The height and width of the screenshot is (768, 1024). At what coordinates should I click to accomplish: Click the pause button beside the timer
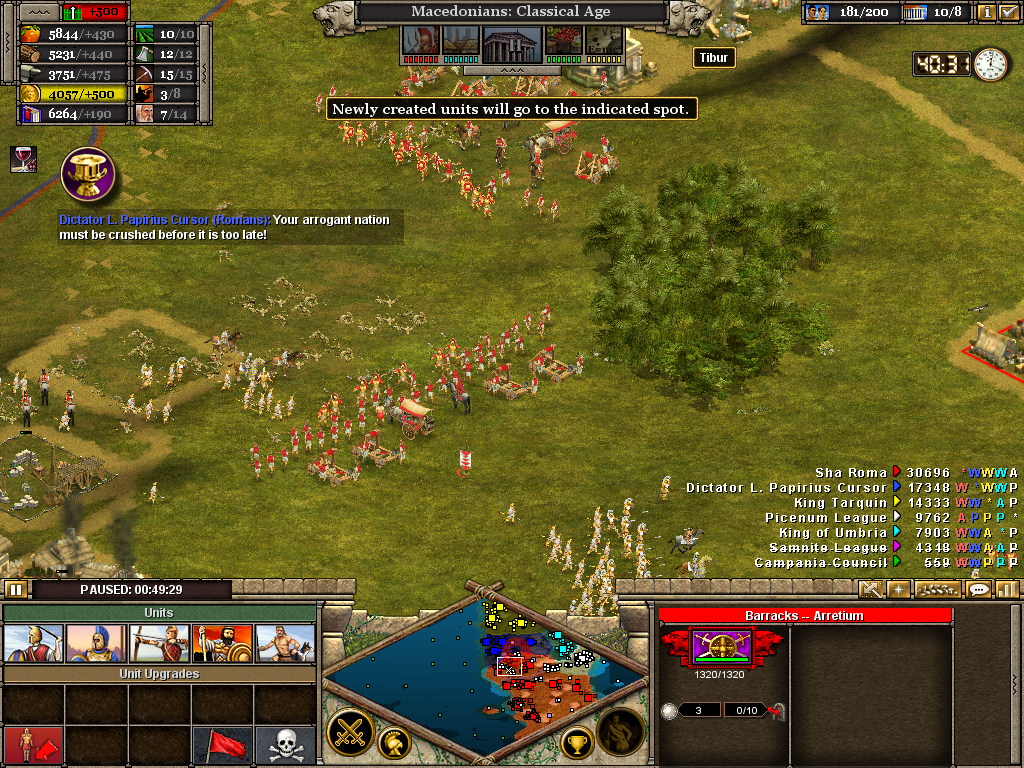[x=17, y=590]
